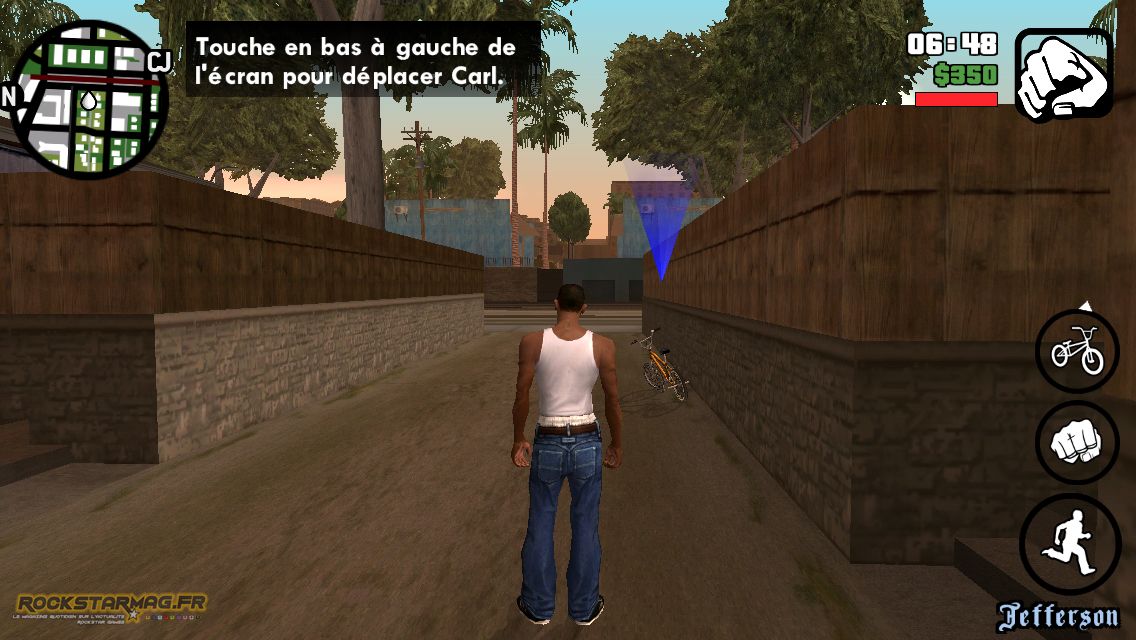Tap the fist weapon selector icon
This screenshot has height=640, width=1136.
point(1064,73)
